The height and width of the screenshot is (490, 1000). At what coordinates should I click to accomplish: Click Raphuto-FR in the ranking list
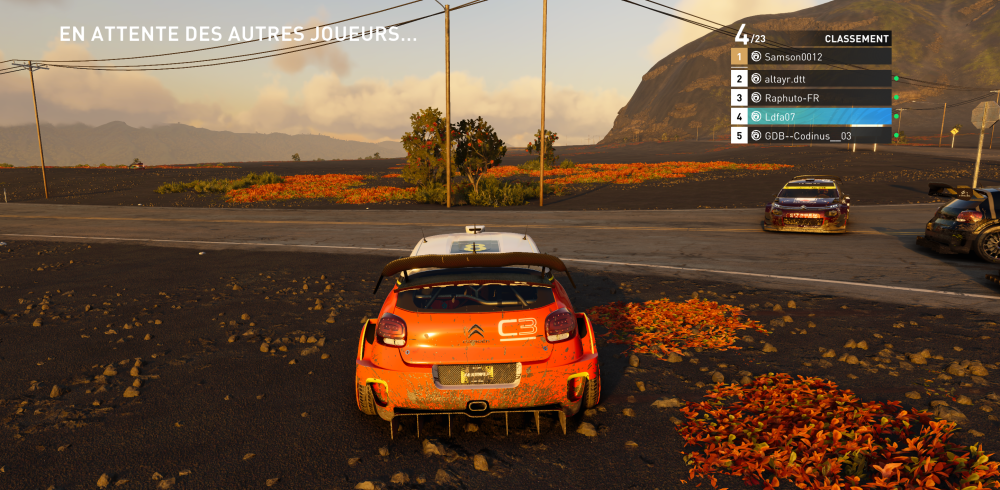tap(810, 97)
